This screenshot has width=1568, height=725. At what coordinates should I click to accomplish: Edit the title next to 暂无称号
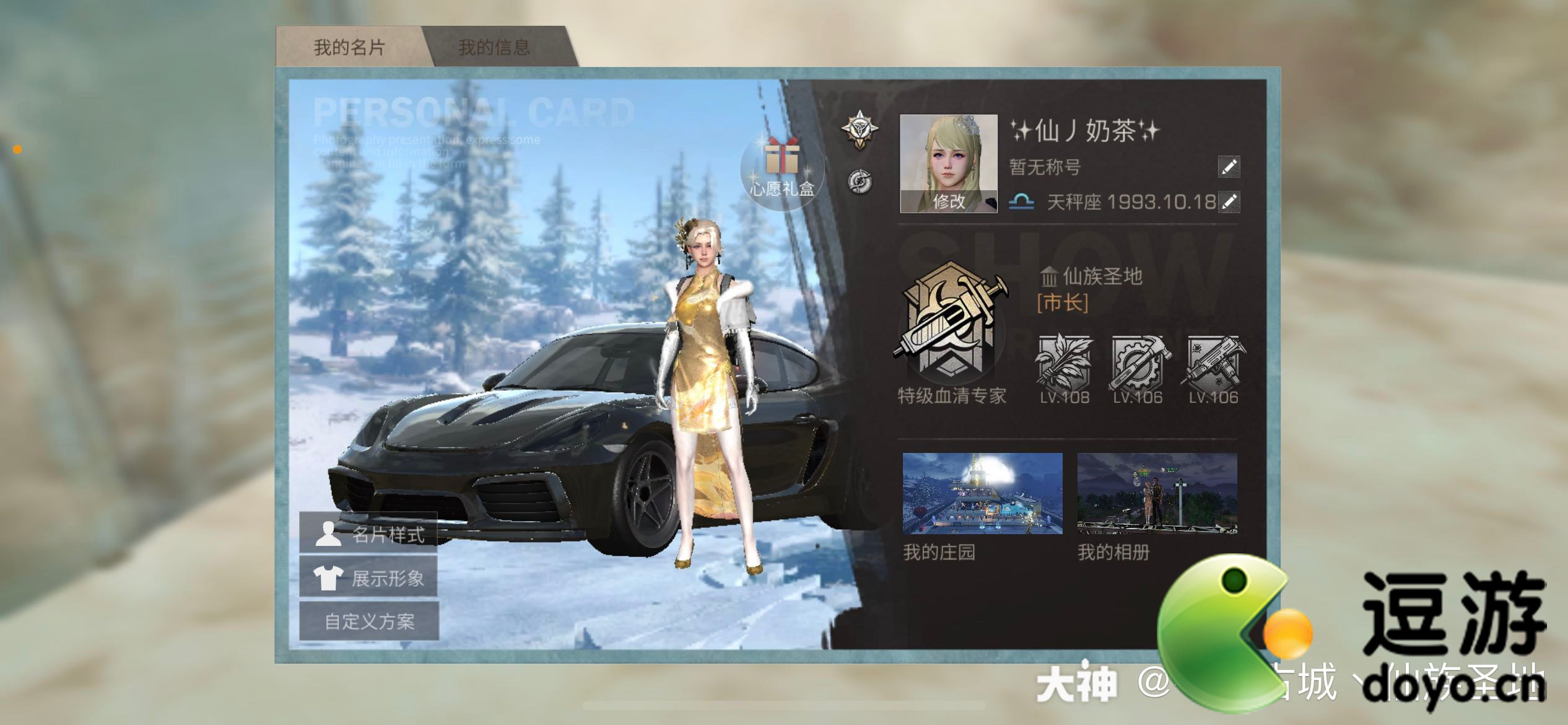coord(1229,167)
